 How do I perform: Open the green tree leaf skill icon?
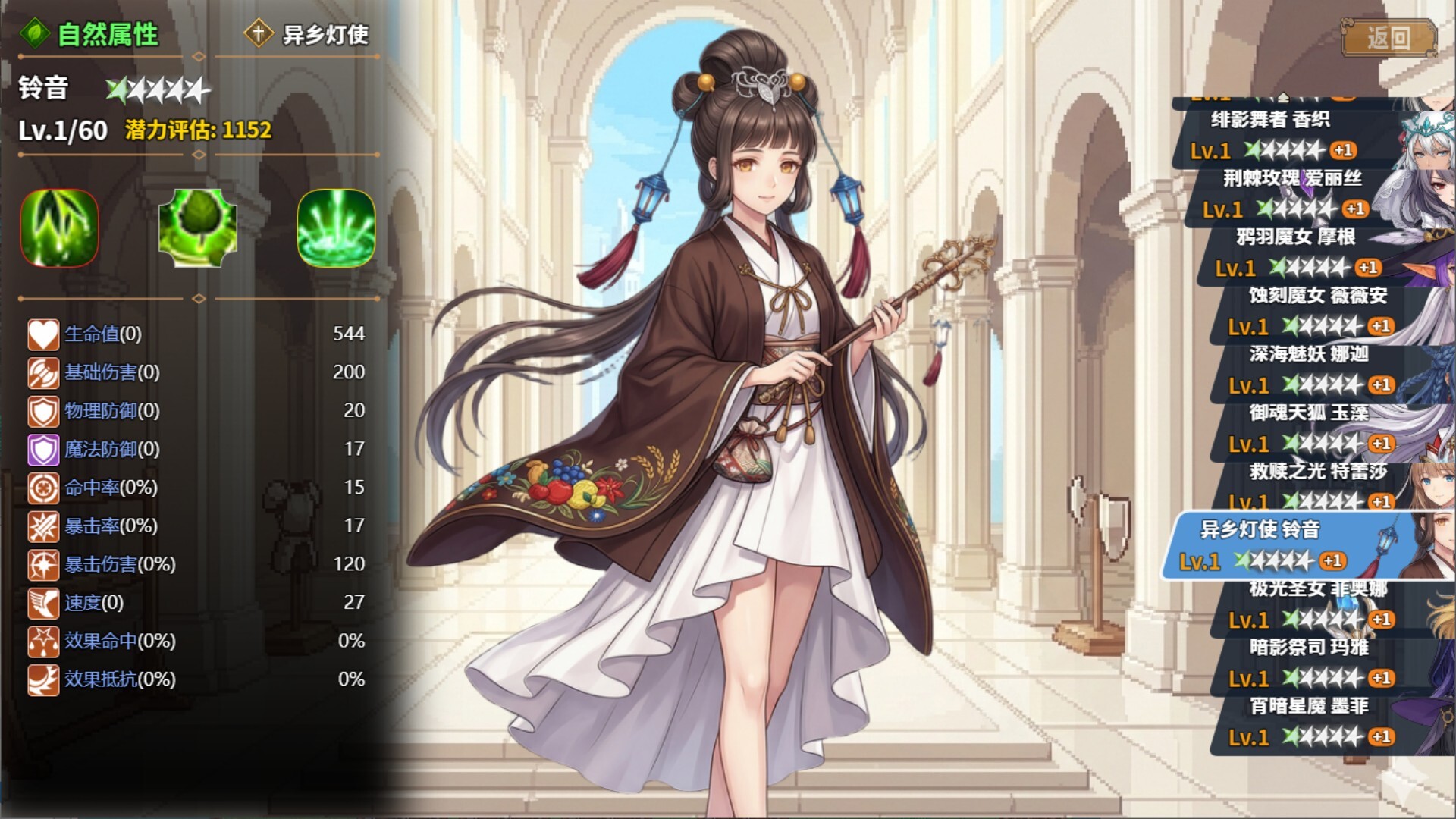pyautogui.click(x=197, y=227)
